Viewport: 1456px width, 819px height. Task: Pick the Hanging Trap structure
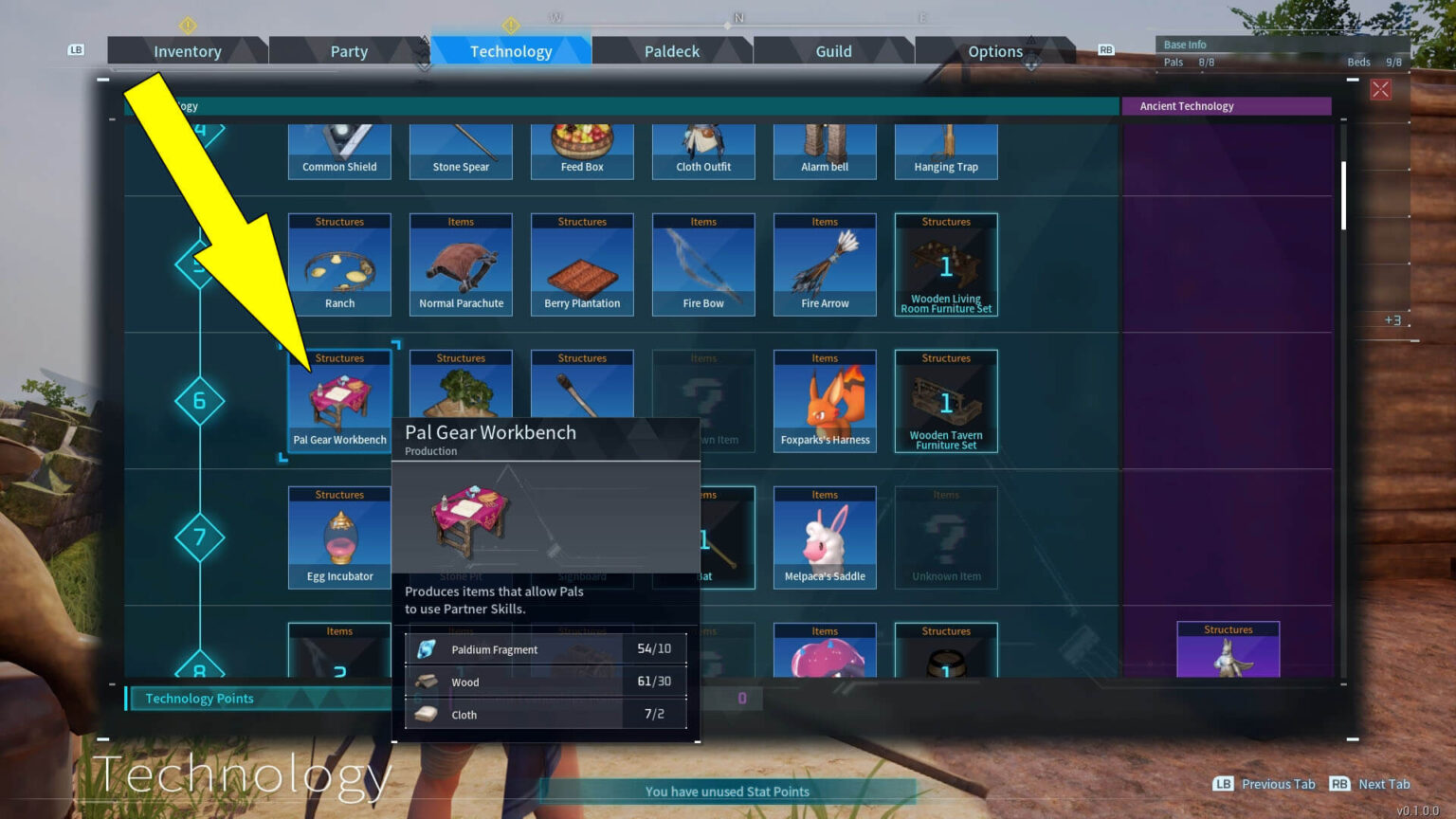(945, 152)
